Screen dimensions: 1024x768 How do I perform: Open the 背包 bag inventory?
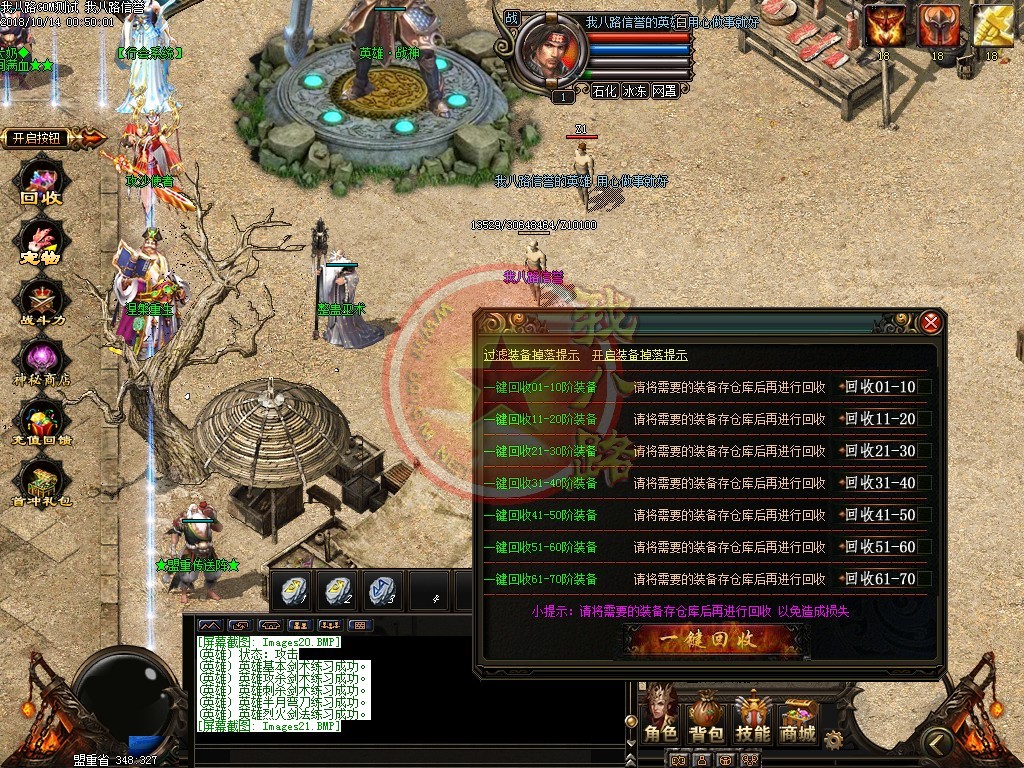tap(706, 717)
